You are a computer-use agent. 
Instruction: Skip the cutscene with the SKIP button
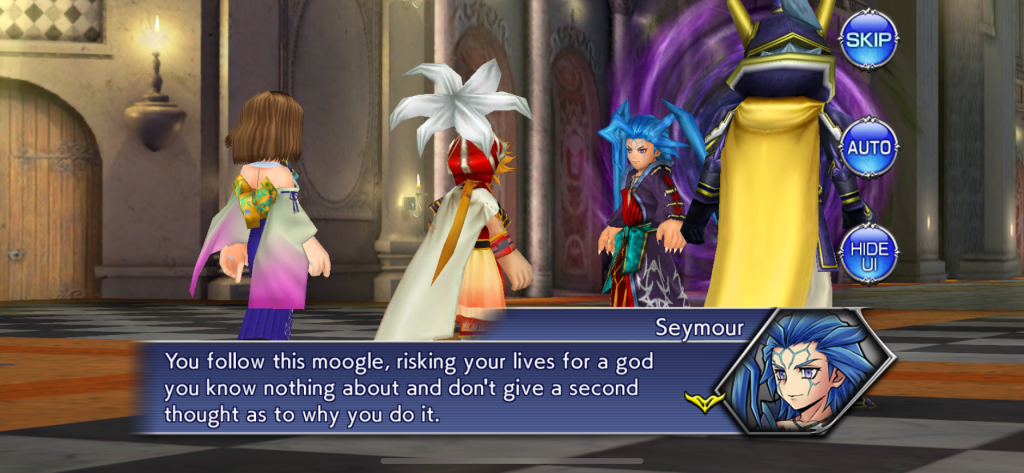click(867, 40)
